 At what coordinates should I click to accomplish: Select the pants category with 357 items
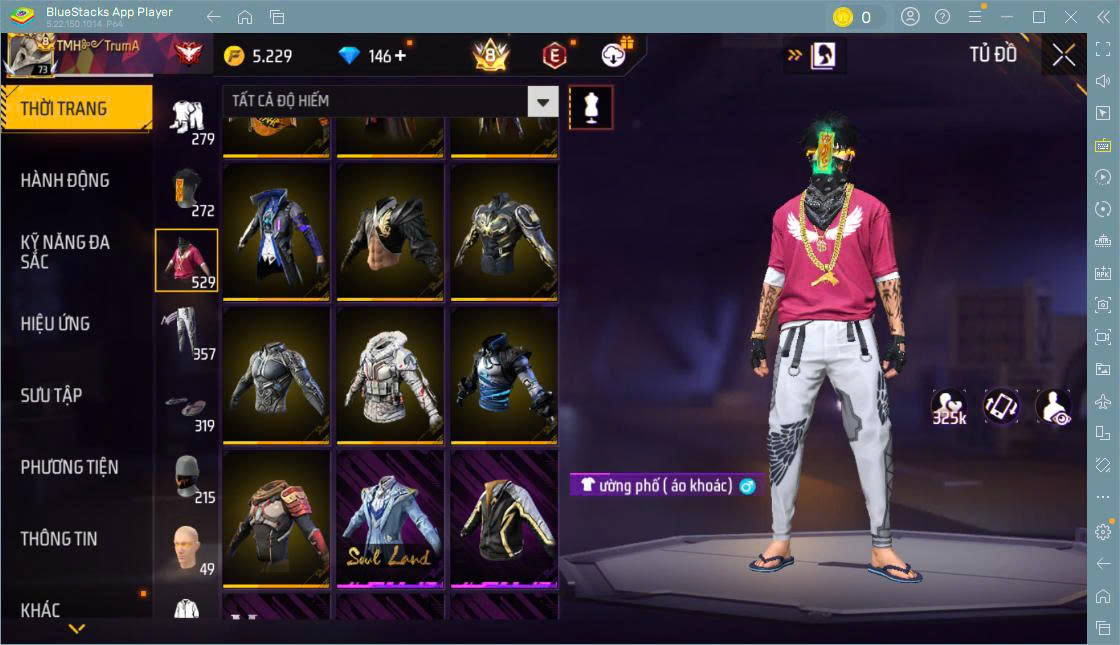tap(187, 332)
